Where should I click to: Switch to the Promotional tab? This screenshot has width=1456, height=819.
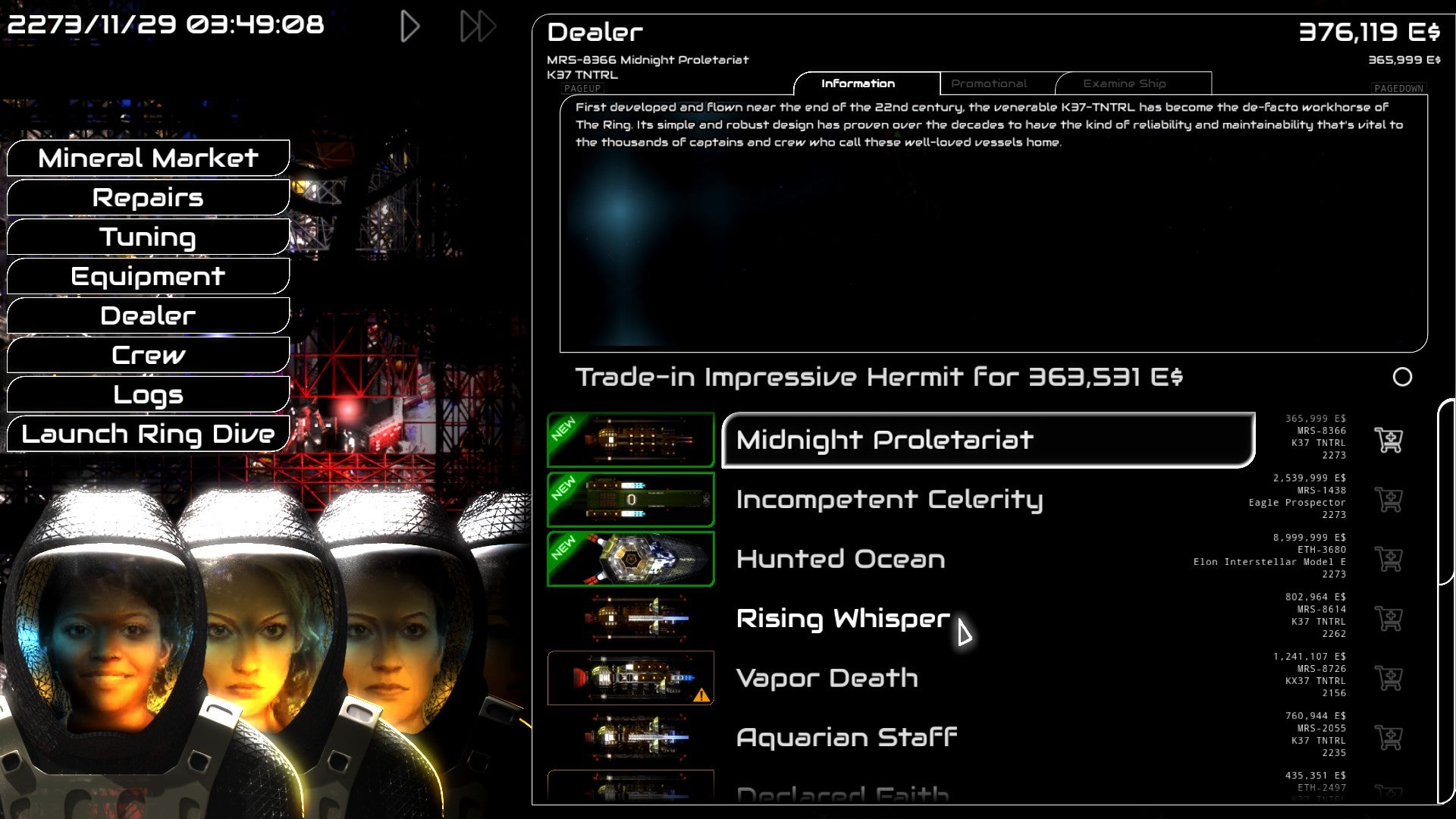989,83
